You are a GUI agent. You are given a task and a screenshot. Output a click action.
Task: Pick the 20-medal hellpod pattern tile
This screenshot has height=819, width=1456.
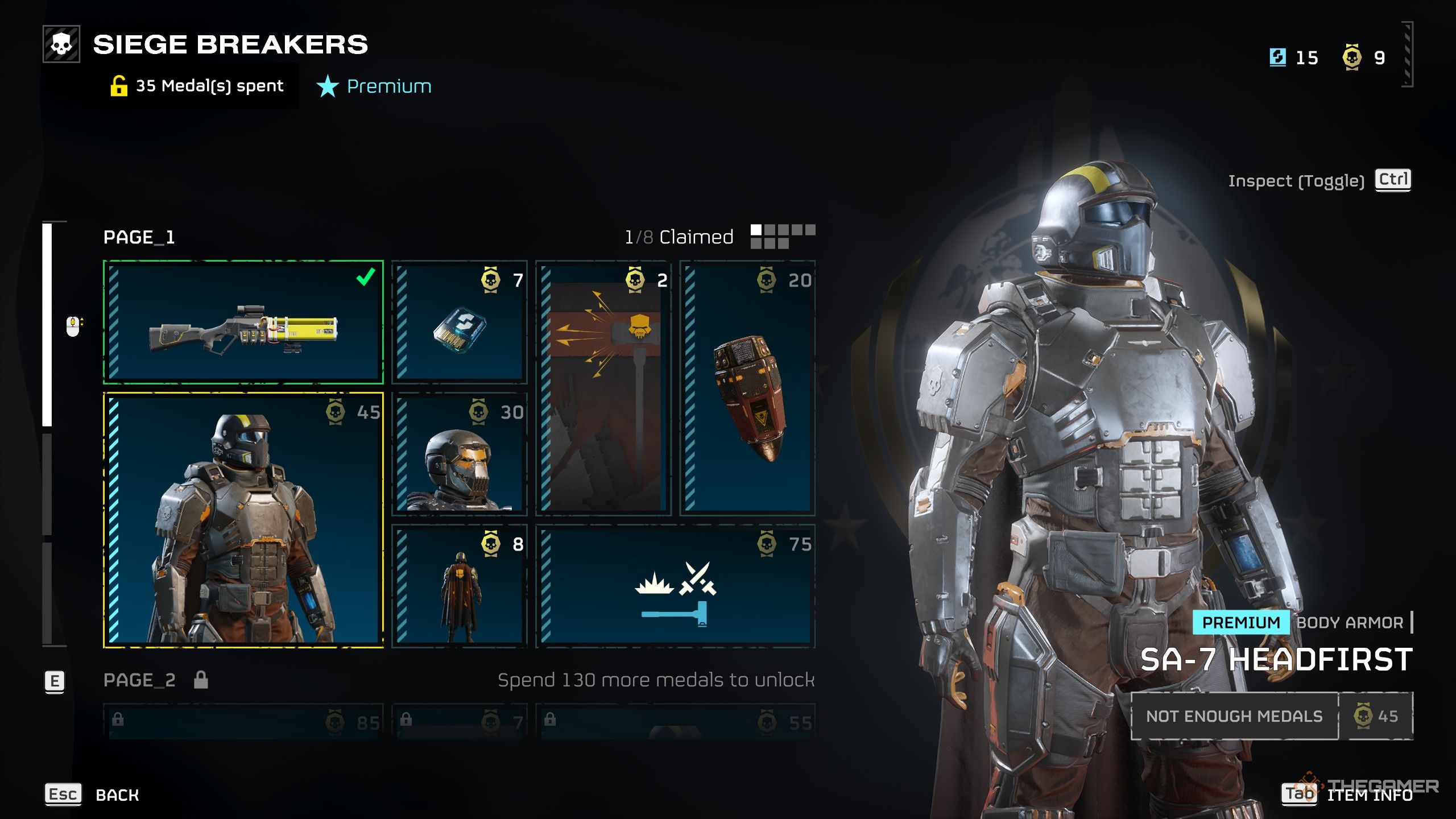[x=747, y=388]
